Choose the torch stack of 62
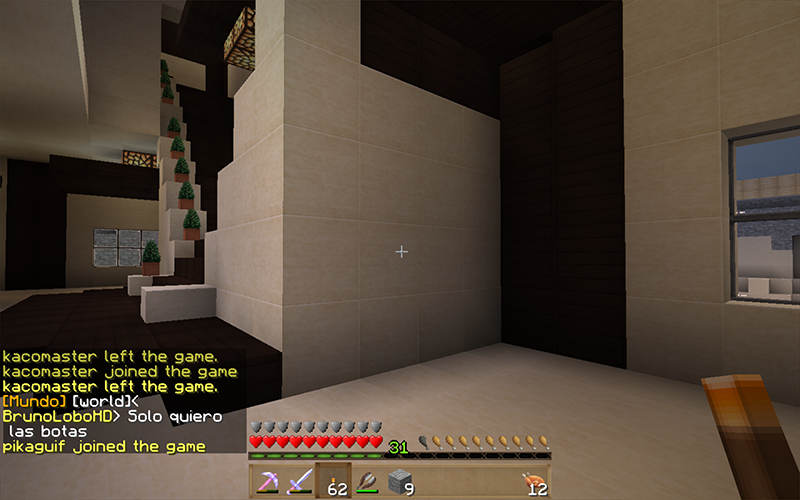Screen dimensions: 800x500 pyautogui.click(x=332, y=481)
